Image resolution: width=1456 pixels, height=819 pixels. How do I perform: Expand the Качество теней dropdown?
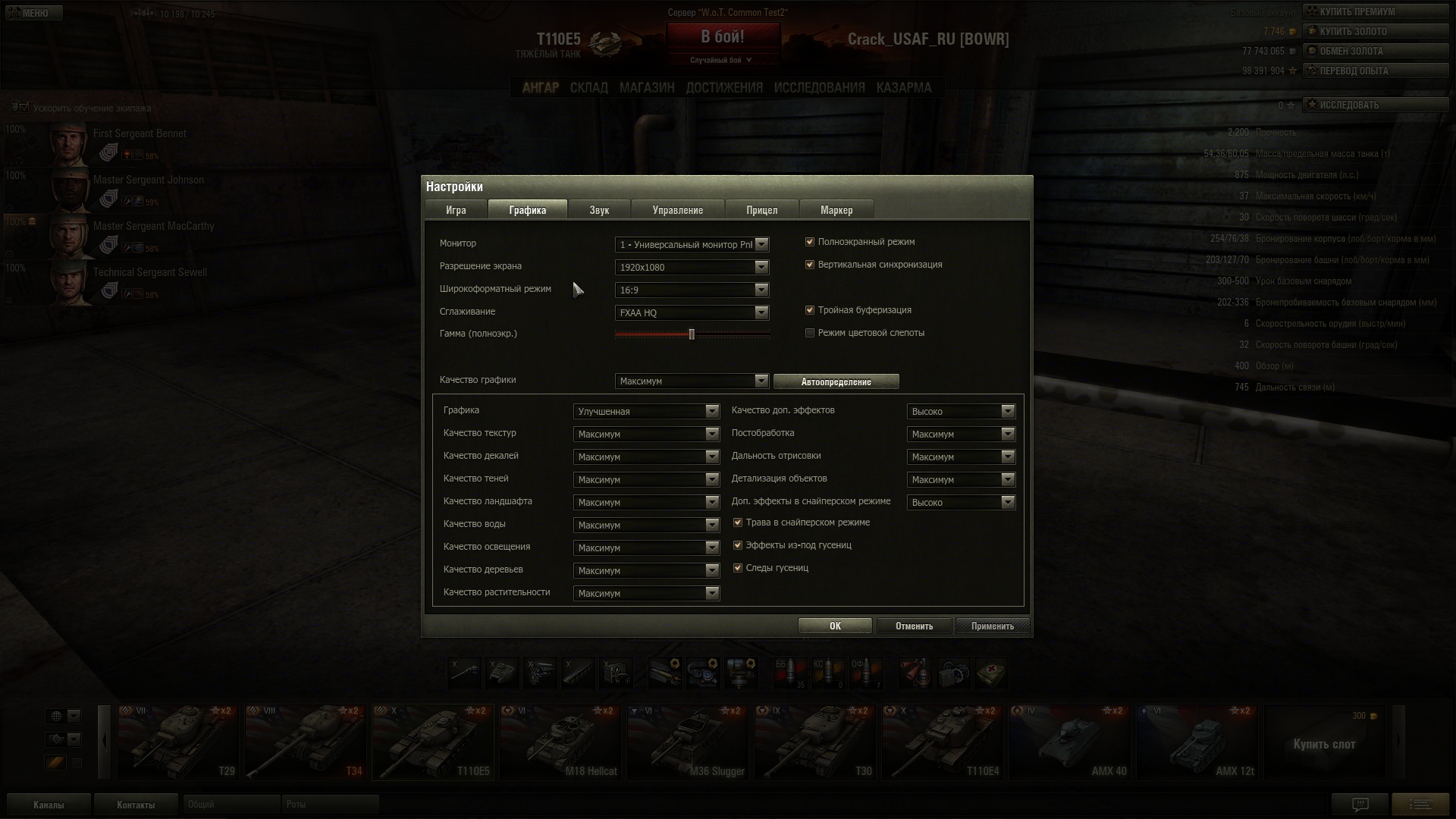coord(646,479)
